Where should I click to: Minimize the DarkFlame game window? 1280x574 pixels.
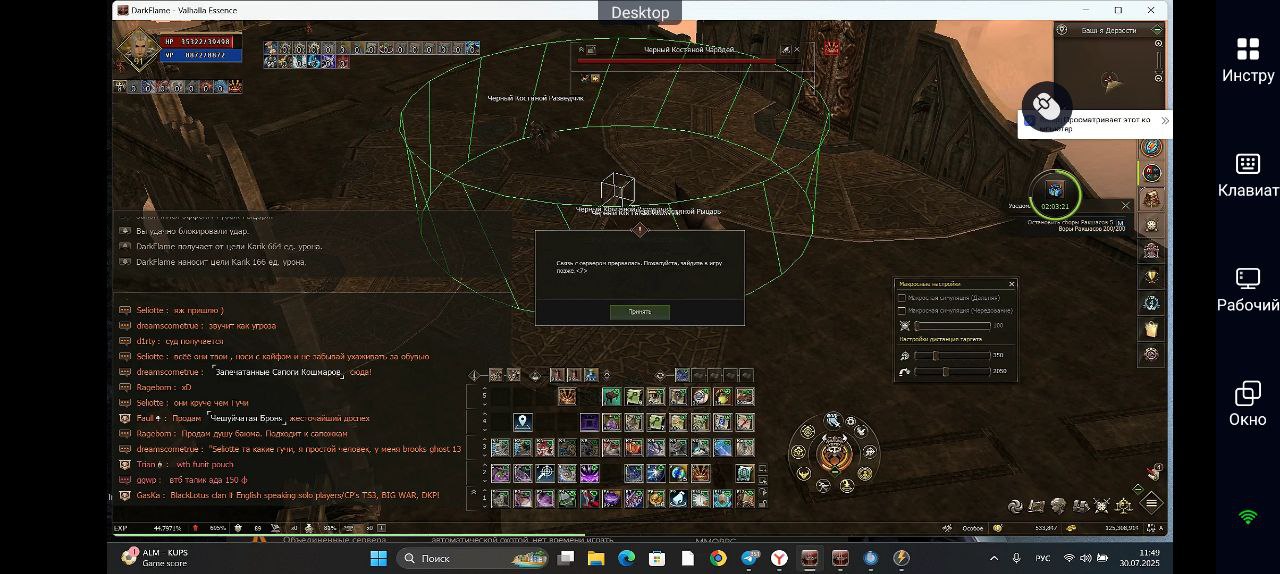point(1086,10)
